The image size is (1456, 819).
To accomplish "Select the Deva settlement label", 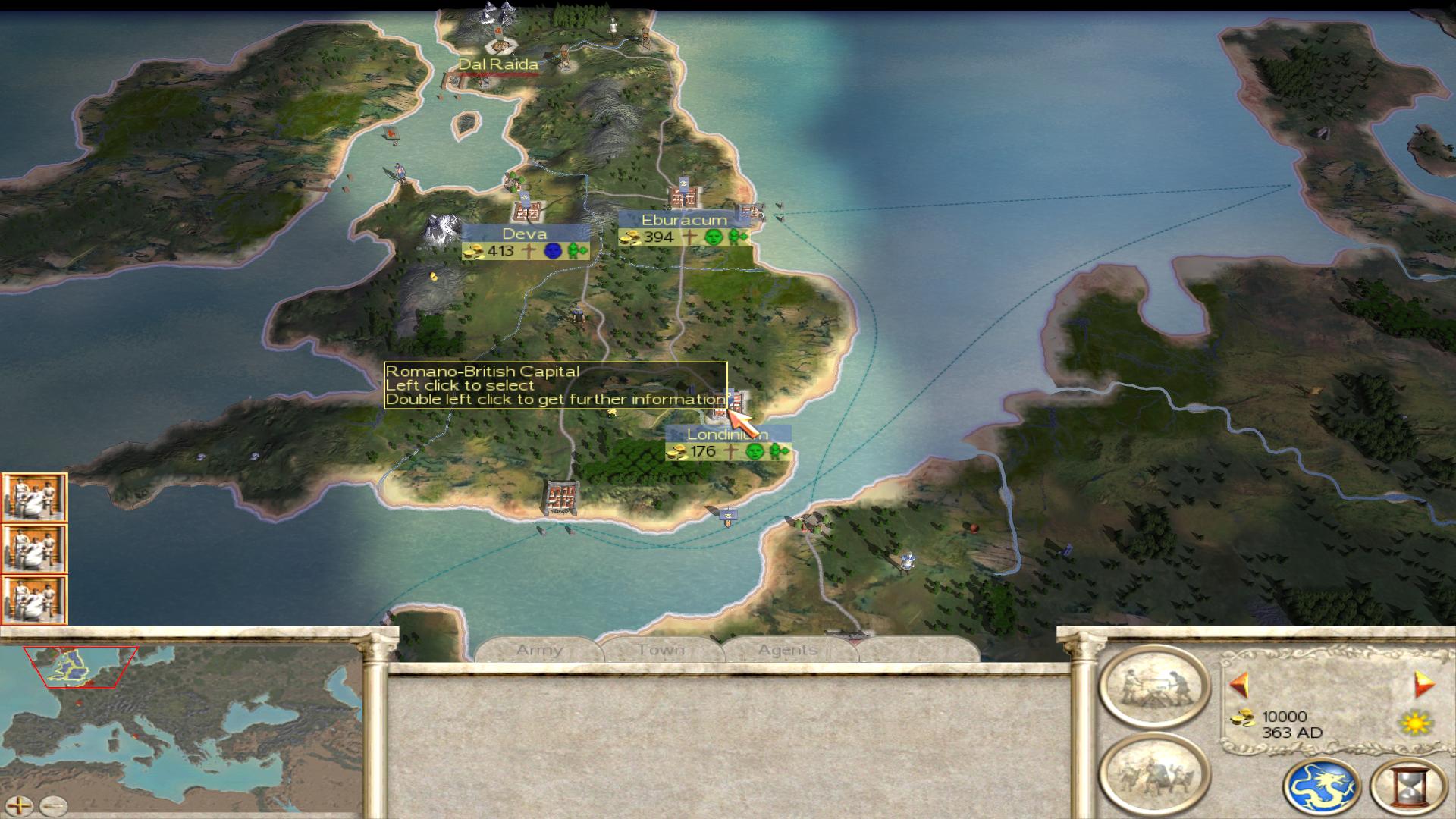I will coord(524,234).
